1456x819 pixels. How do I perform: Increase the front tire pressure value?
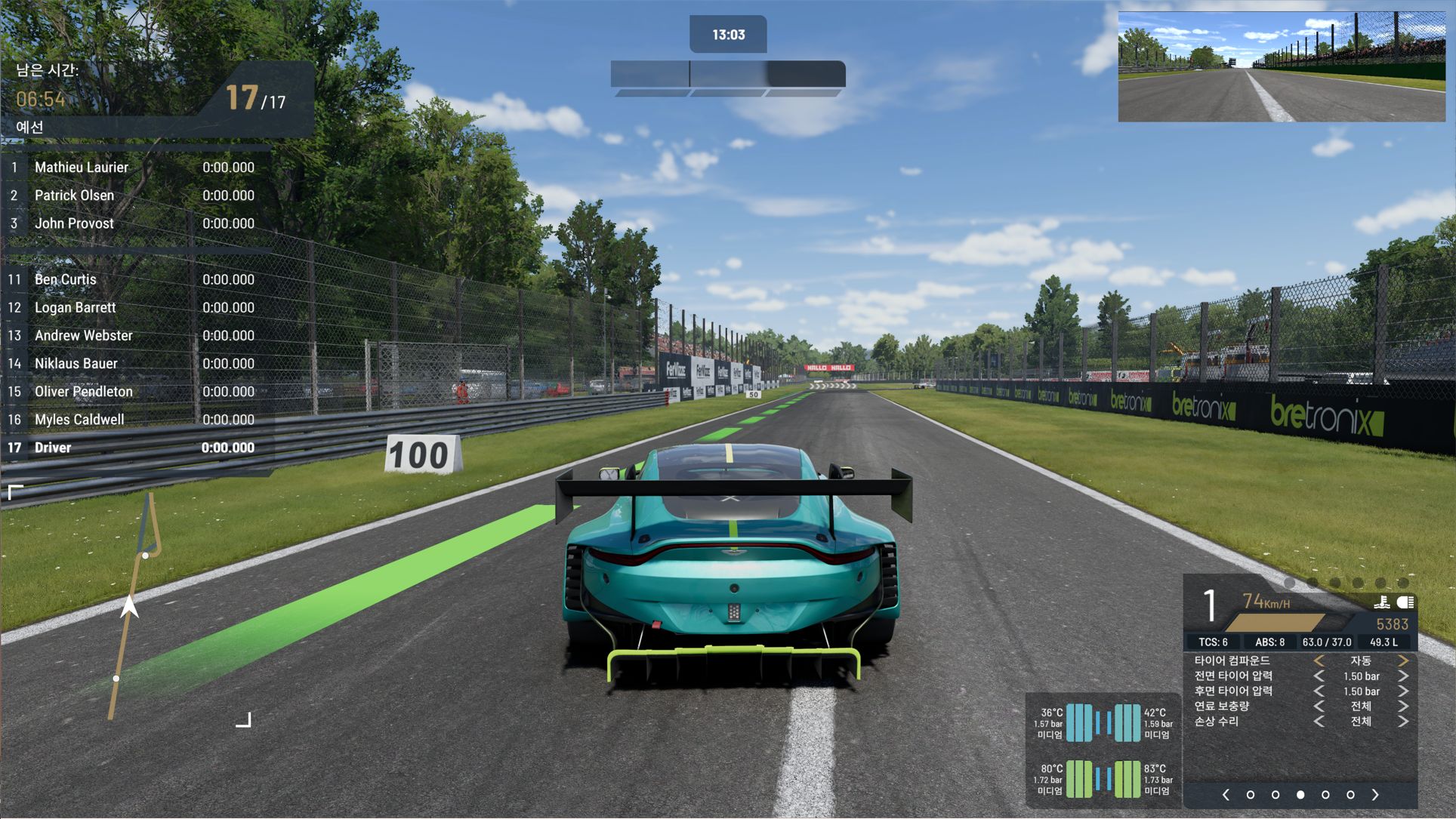[x=1403, y=676]
